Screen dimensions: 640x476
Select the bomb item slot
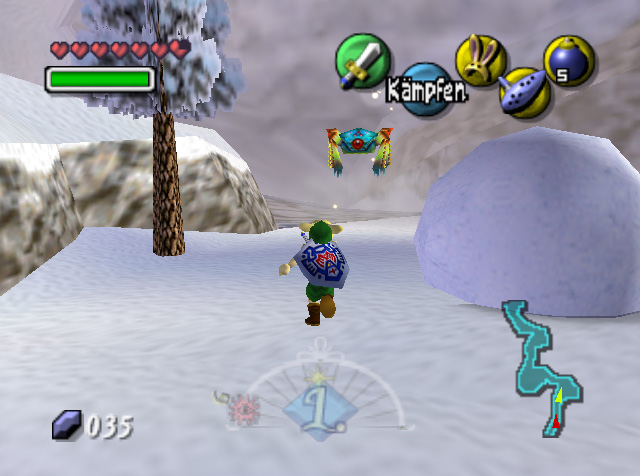pyautogui.click(x=569, y=59)
